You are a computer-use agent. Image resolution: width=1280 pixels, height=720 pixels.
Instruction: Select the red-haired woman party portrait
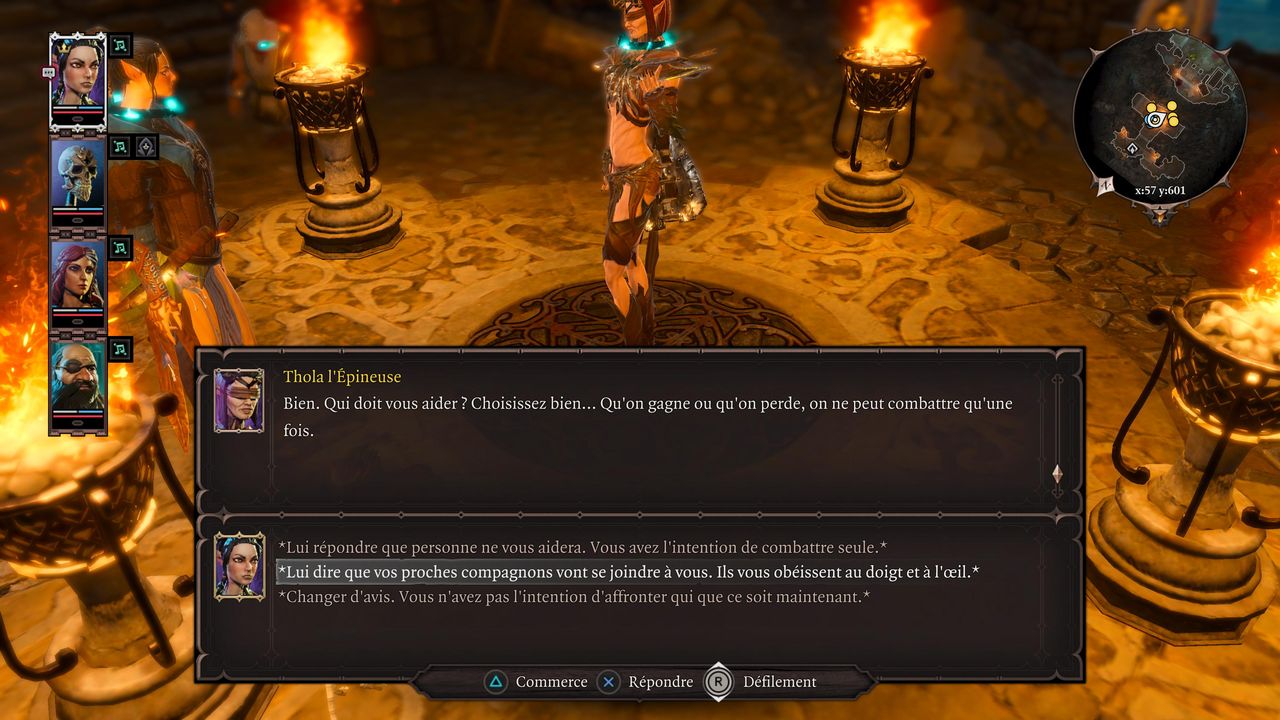click(x=78, y=278)
